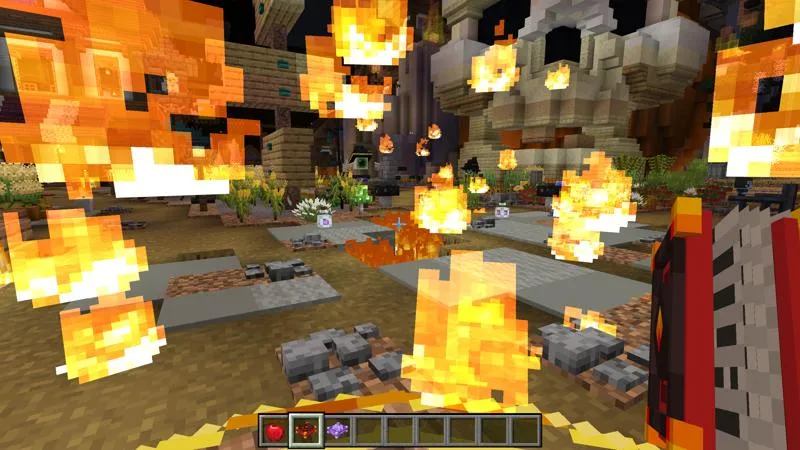Select the red apple hotbar slot
Screen dimensions: 800x450
point(274,431)
